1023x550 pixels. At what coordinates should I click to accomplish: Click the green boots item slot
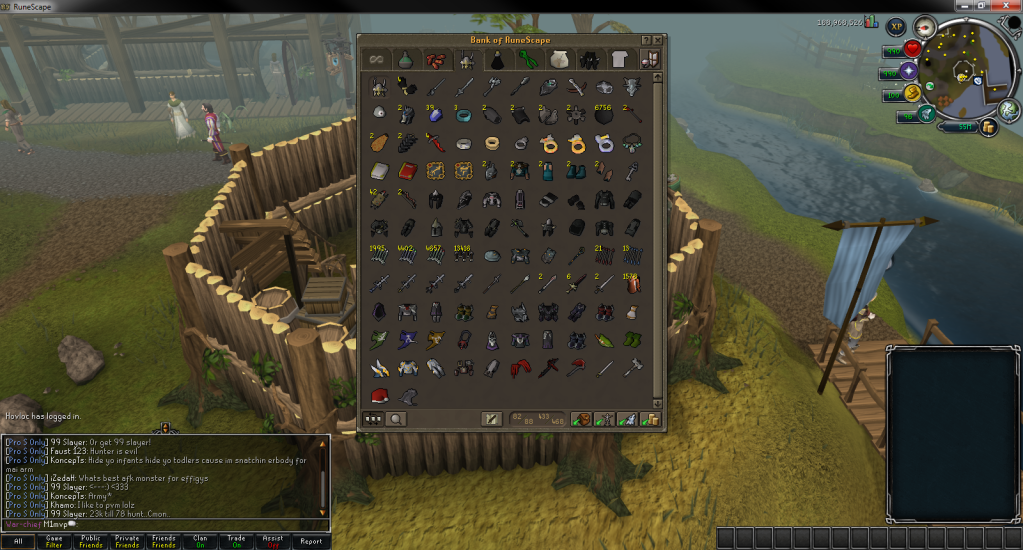(634, 340)
